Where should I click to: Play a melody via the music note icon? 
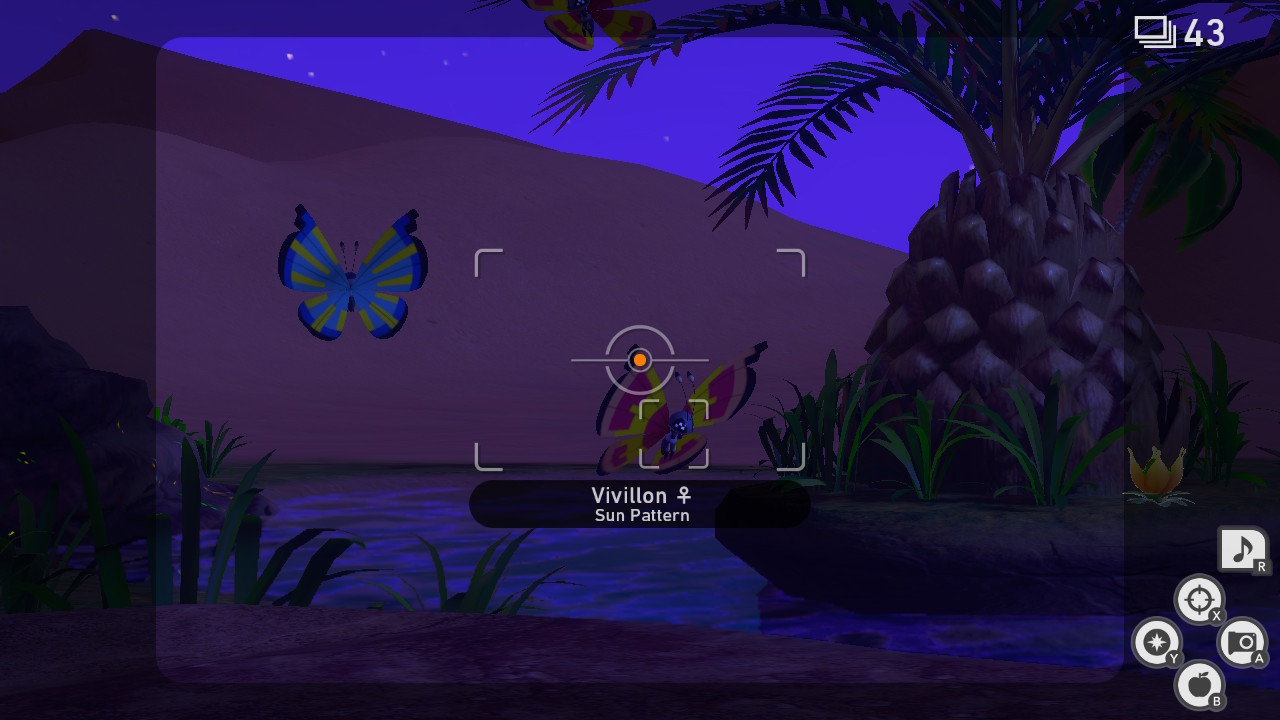pos(1243,549)
